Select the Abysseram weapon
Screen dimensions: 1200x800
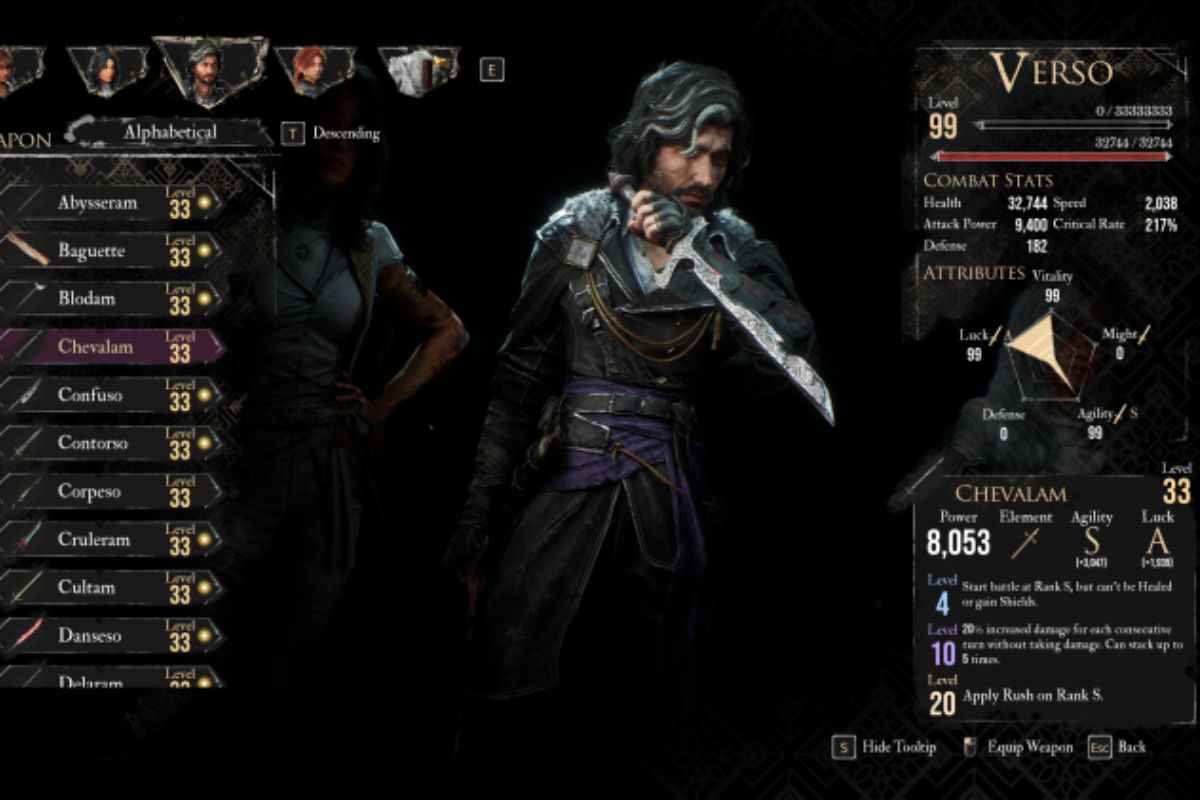point(110,203)
